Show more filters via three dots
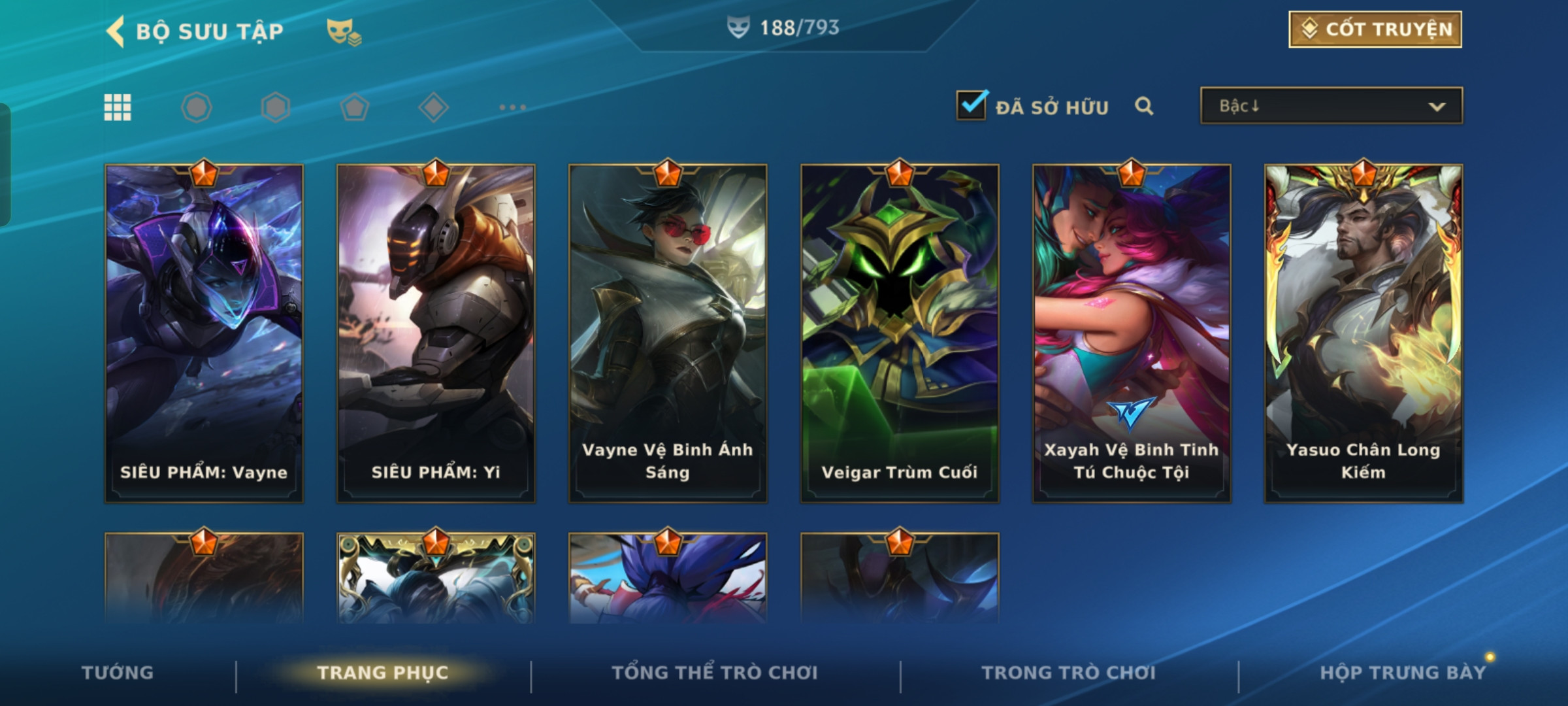 tap(512, 107)
